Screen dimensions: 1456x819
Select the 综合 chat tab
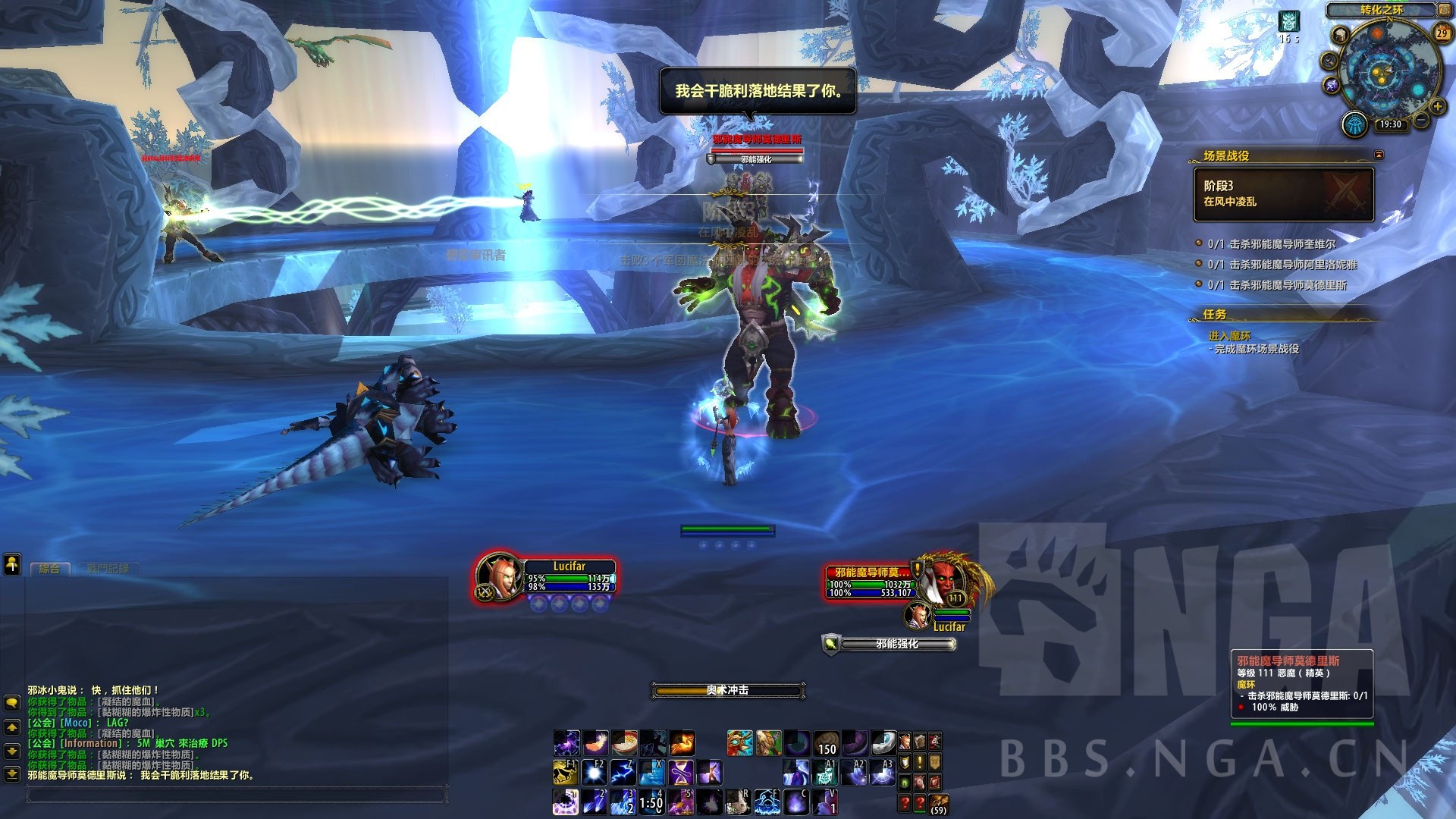click(x=49, y=568)
